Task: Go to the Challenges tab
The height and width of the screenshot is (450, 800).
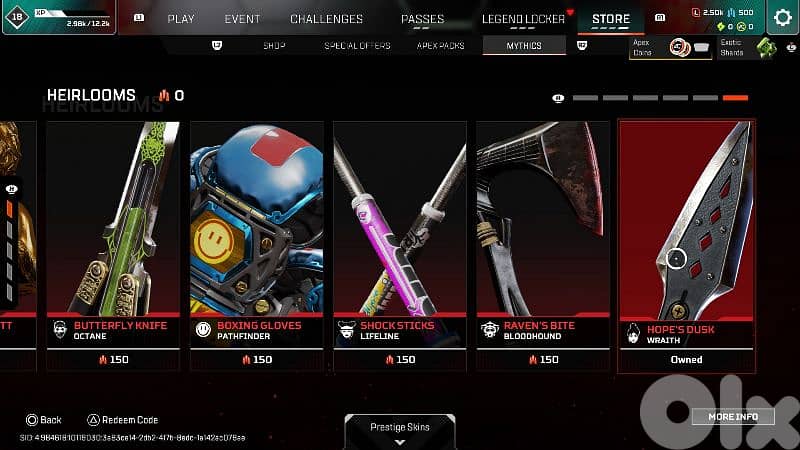Action: (326, 18)
